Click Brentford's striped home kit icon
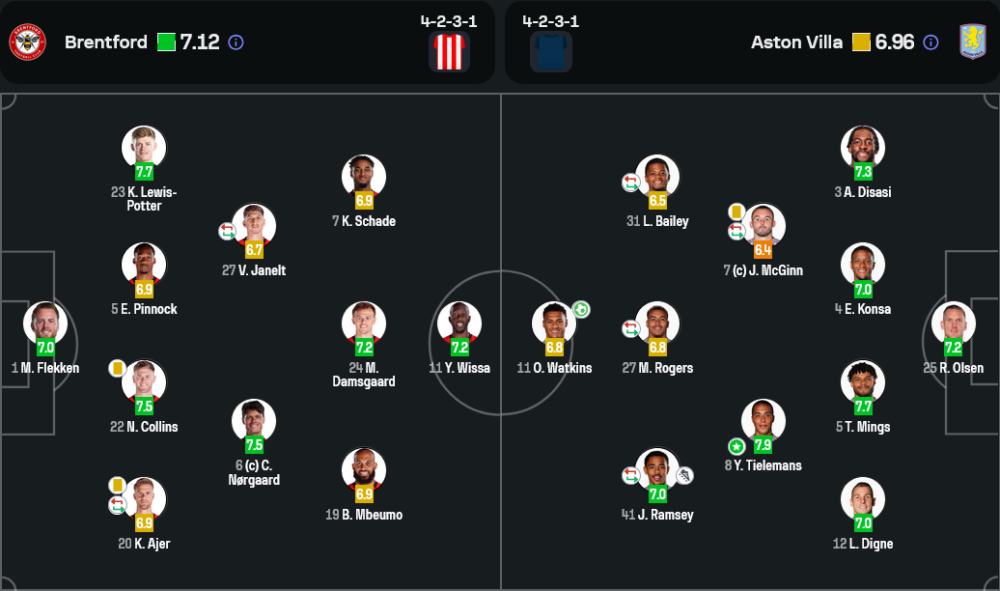Image resolution: width=1000 pixels, height=591 pixels. point(449,51)
